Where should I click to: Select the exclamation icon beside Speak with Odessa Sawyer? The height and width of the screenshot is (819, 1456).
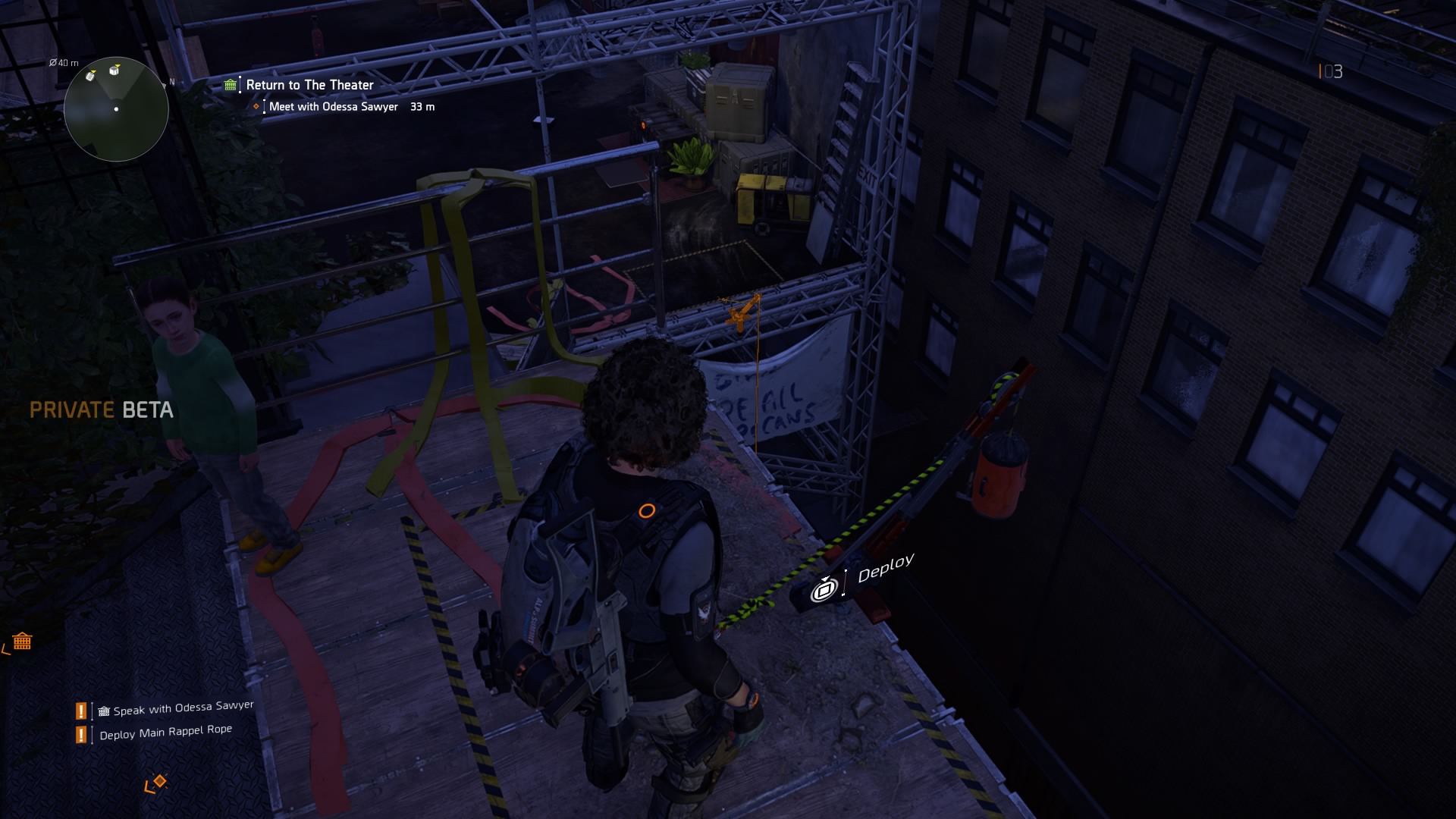coord(80,711)
